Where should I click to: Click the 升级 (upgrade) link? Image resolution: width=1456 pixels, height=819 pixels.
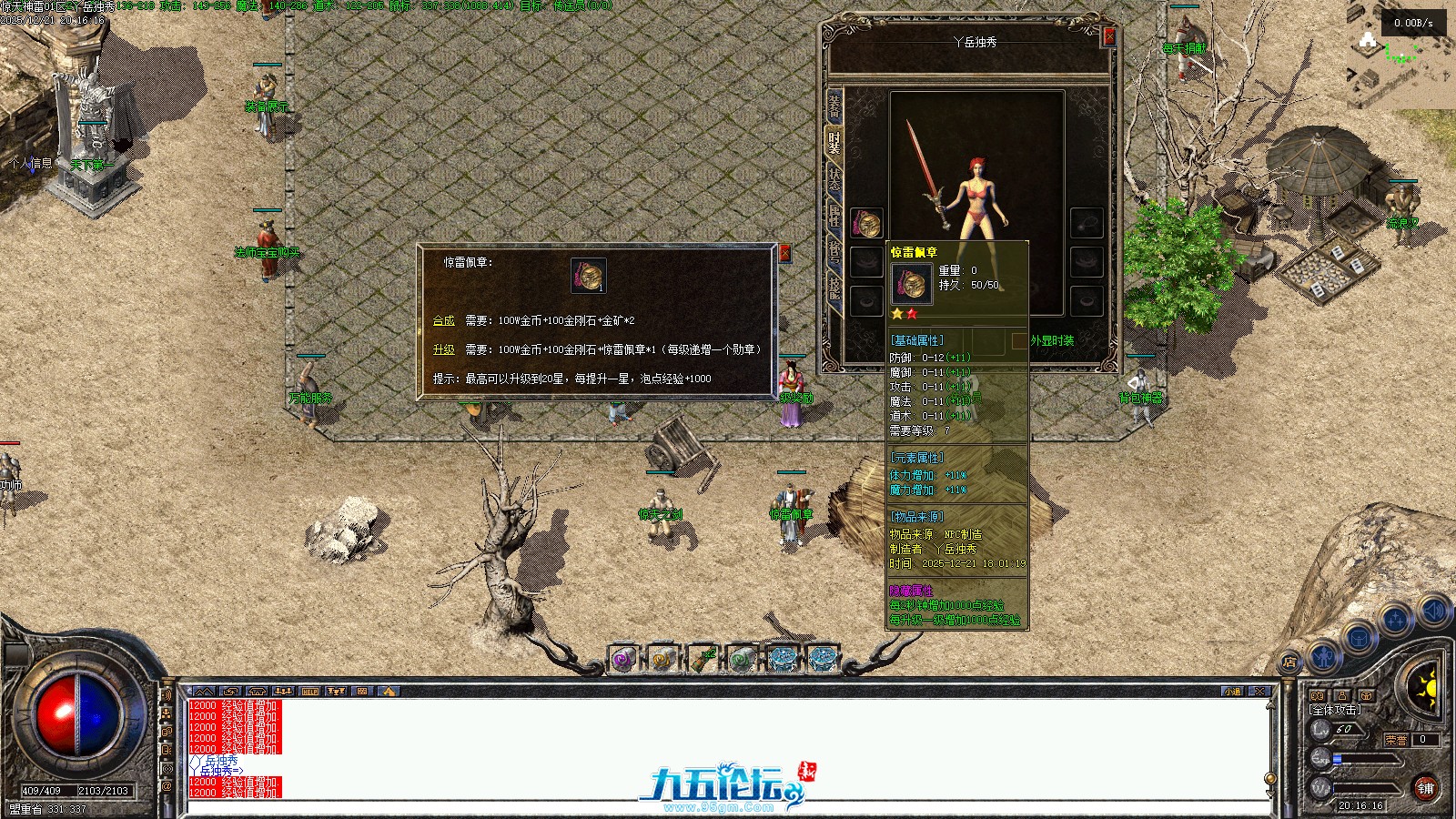pyautogui.click(x=443, y=350)
